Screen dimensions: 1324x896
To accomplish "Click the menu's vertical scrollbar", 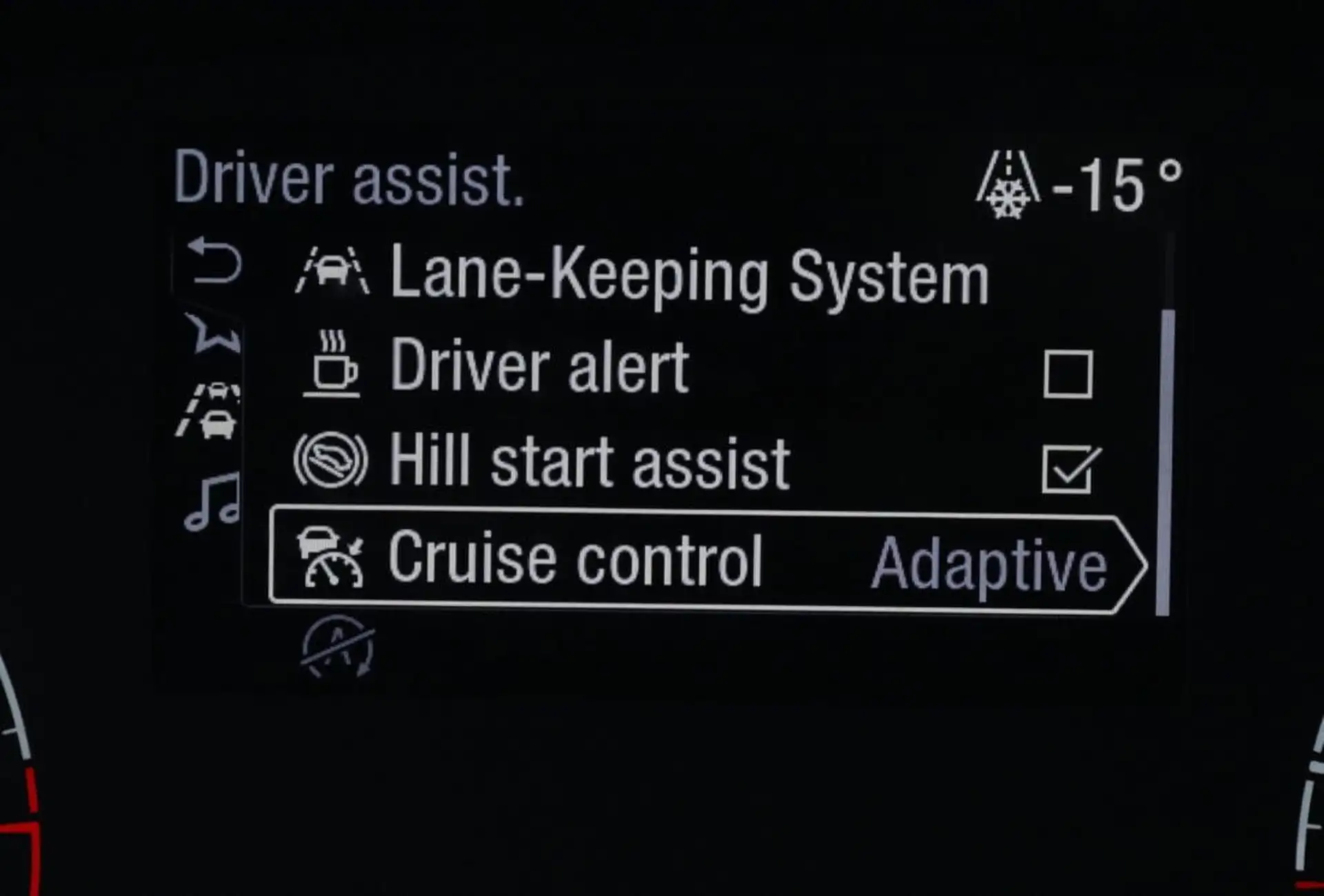I will 1165,462.
